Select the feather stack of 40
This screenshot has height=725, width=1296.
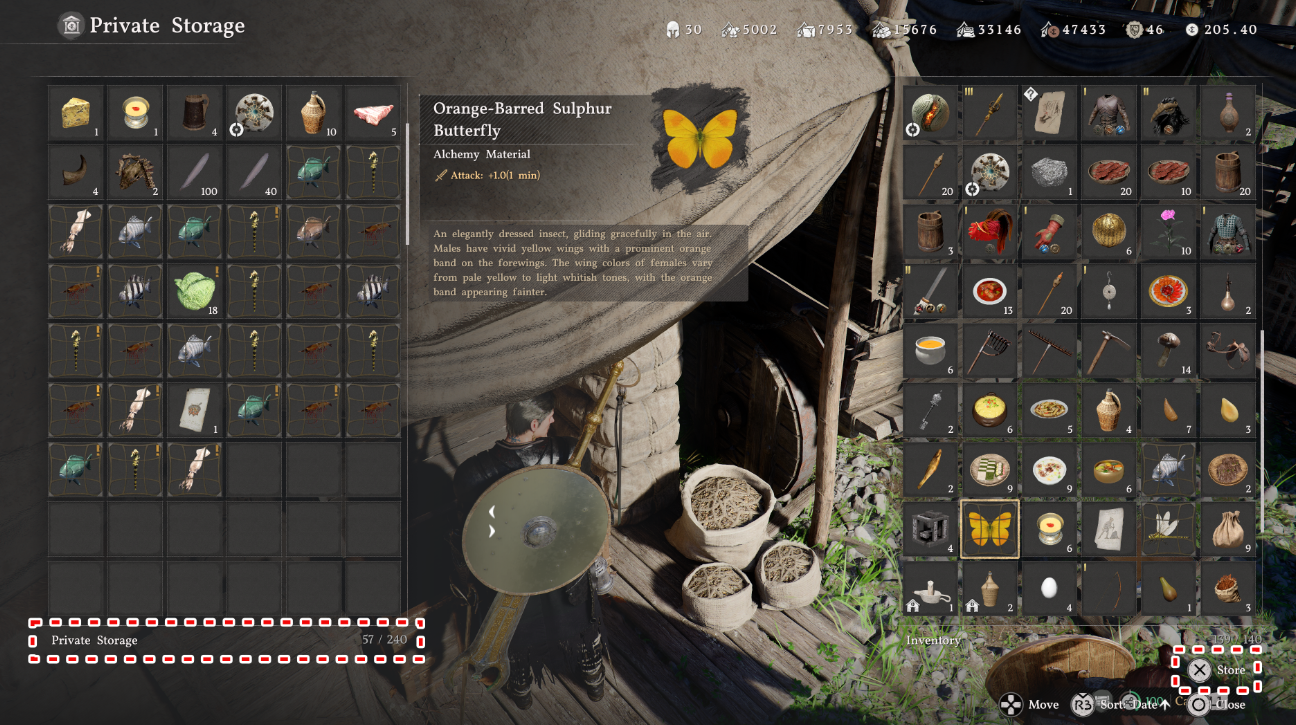[253, 172]
